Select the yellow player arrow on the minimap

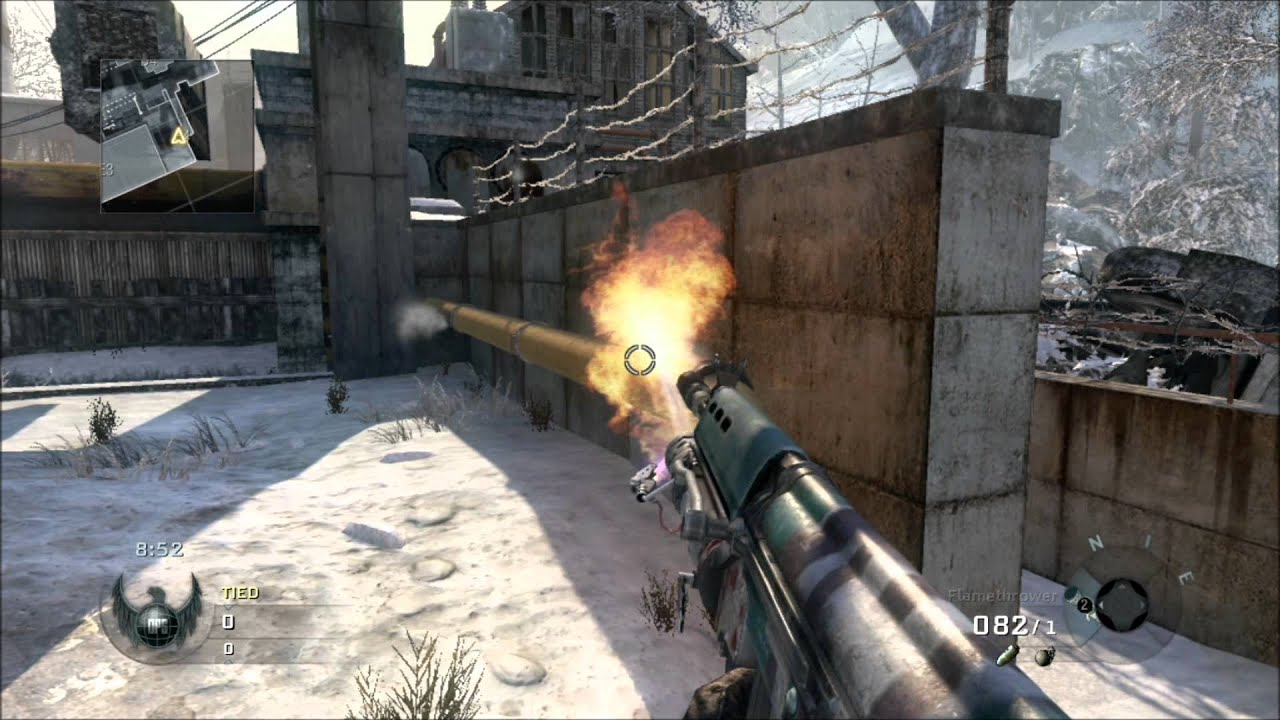178,136
